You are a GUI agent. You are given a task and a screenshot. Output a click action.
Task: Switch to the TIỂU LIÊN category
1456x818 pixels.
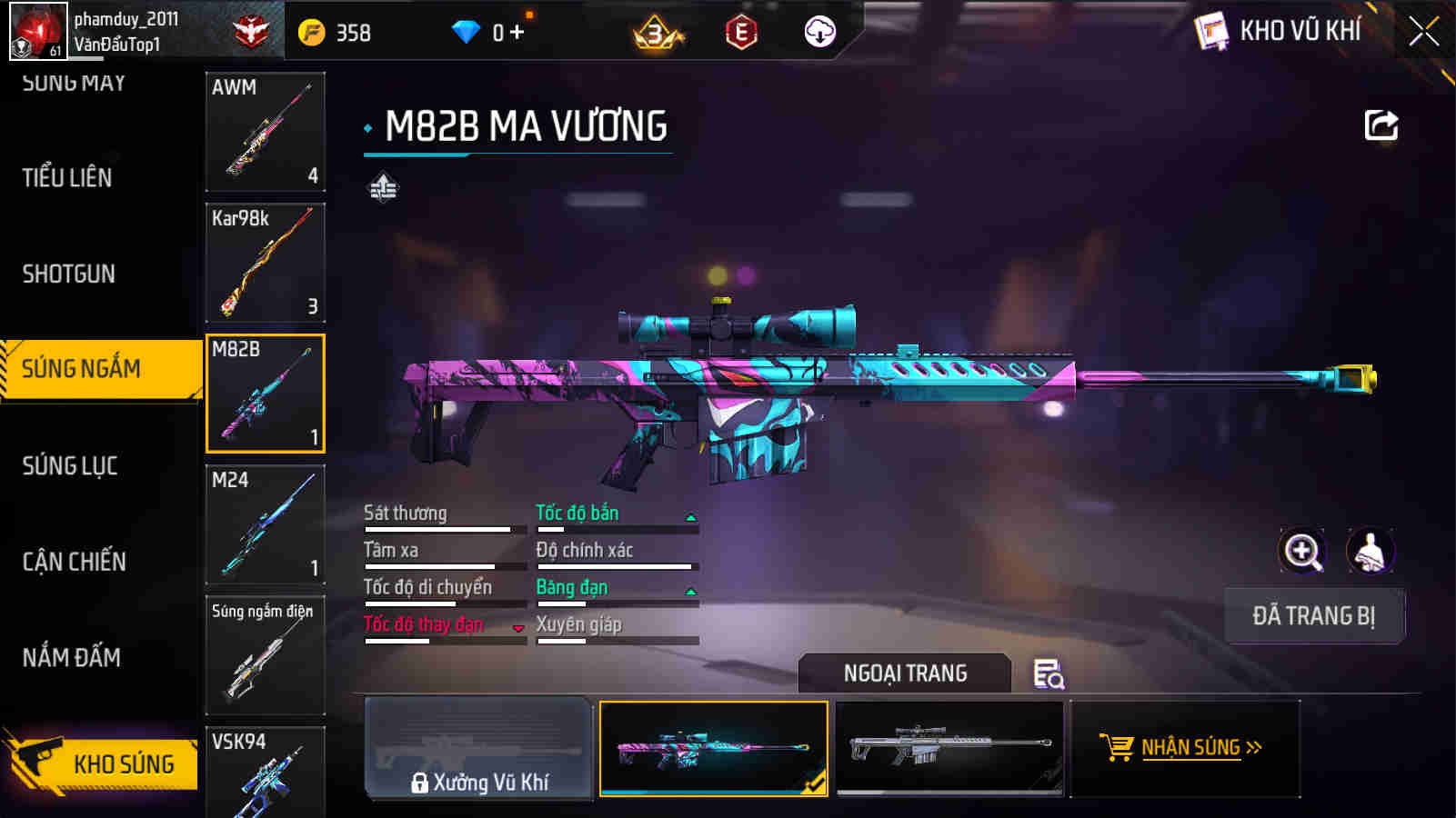click(x=66, y=178)
